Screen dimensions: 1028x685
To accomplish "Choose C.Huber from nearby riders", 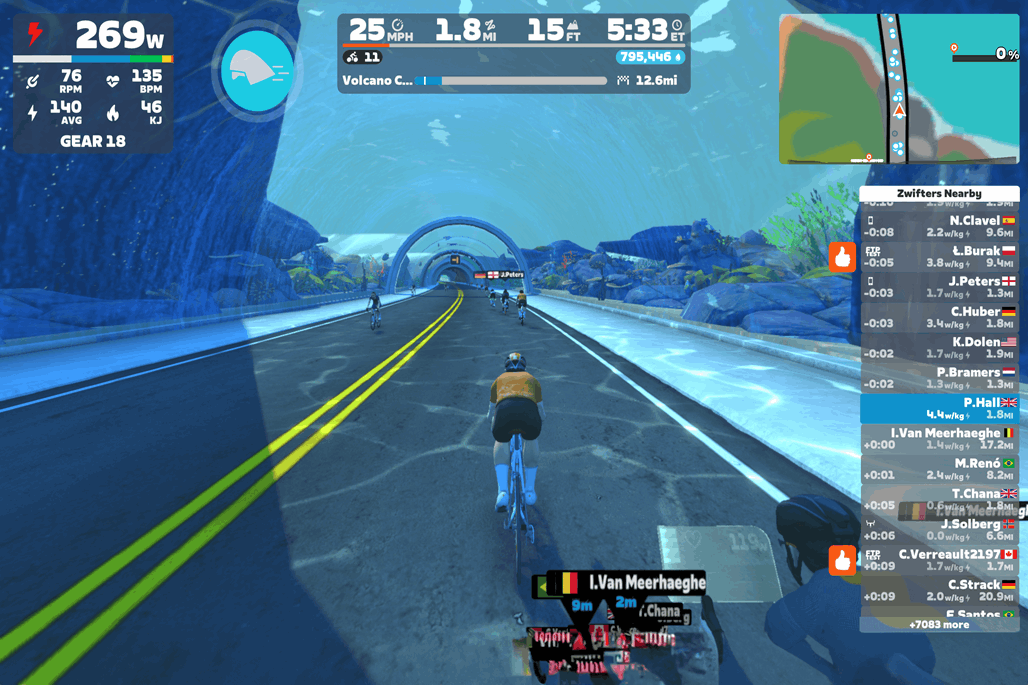I will coord(939,317).
